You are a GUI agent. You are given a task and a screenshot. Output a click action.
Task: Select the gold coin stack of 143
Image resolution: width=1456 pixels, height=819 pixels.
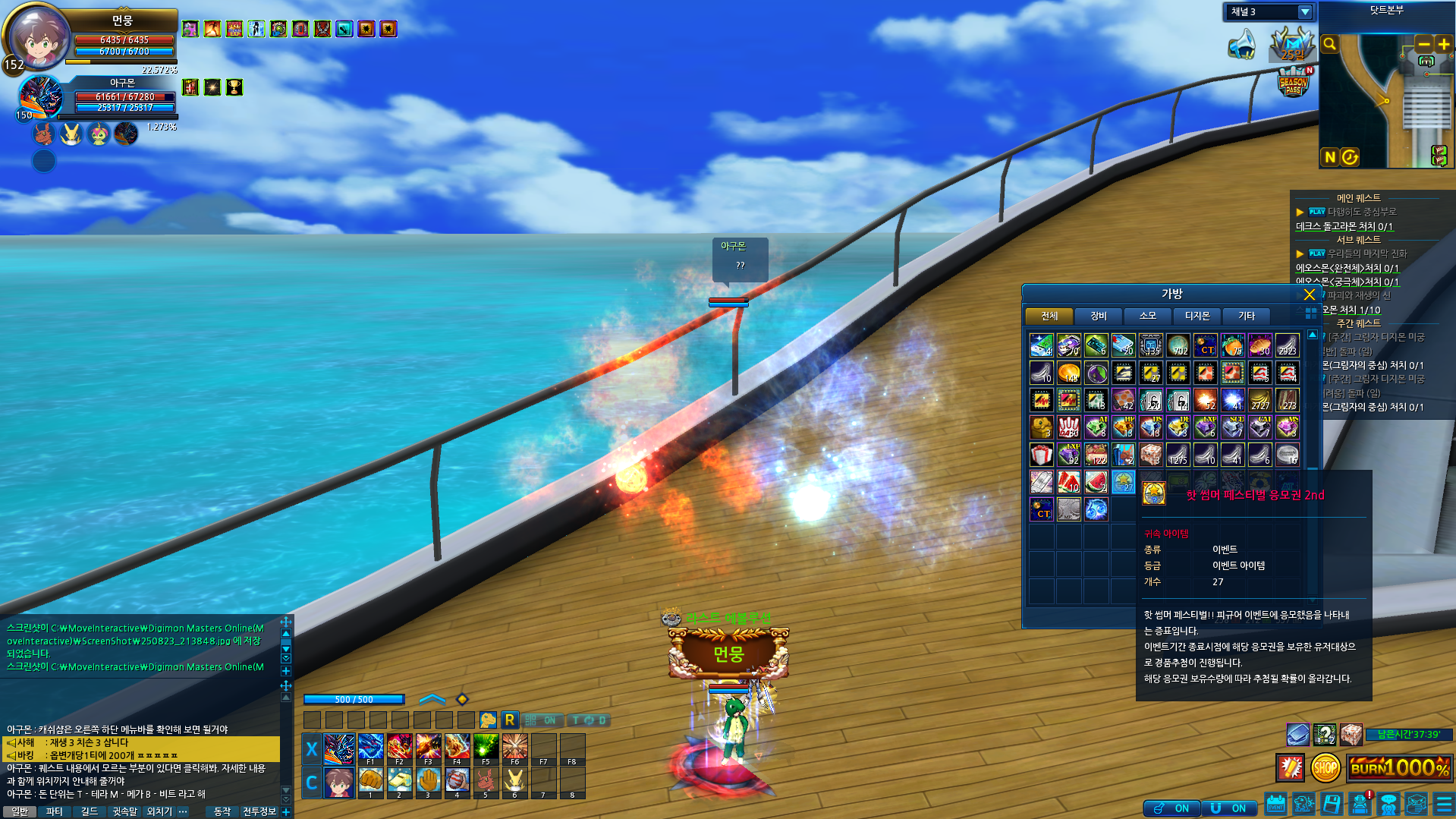pos(1068,373)
